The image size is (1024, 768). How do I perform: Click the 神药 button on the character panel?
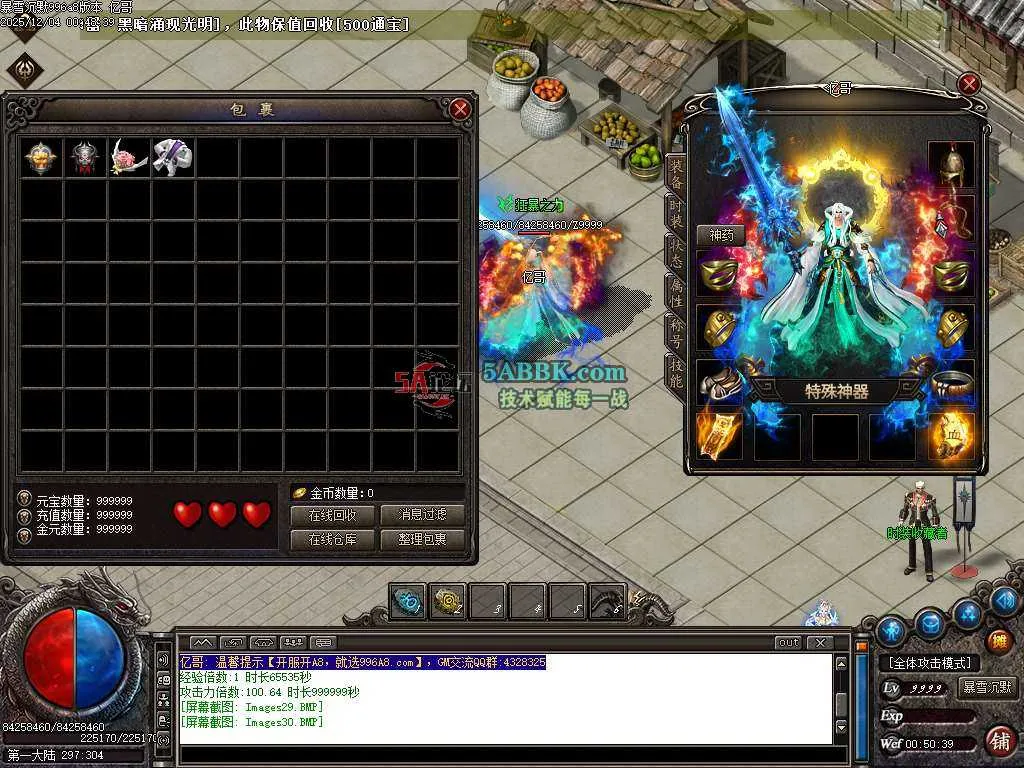[x=721, y=235]
